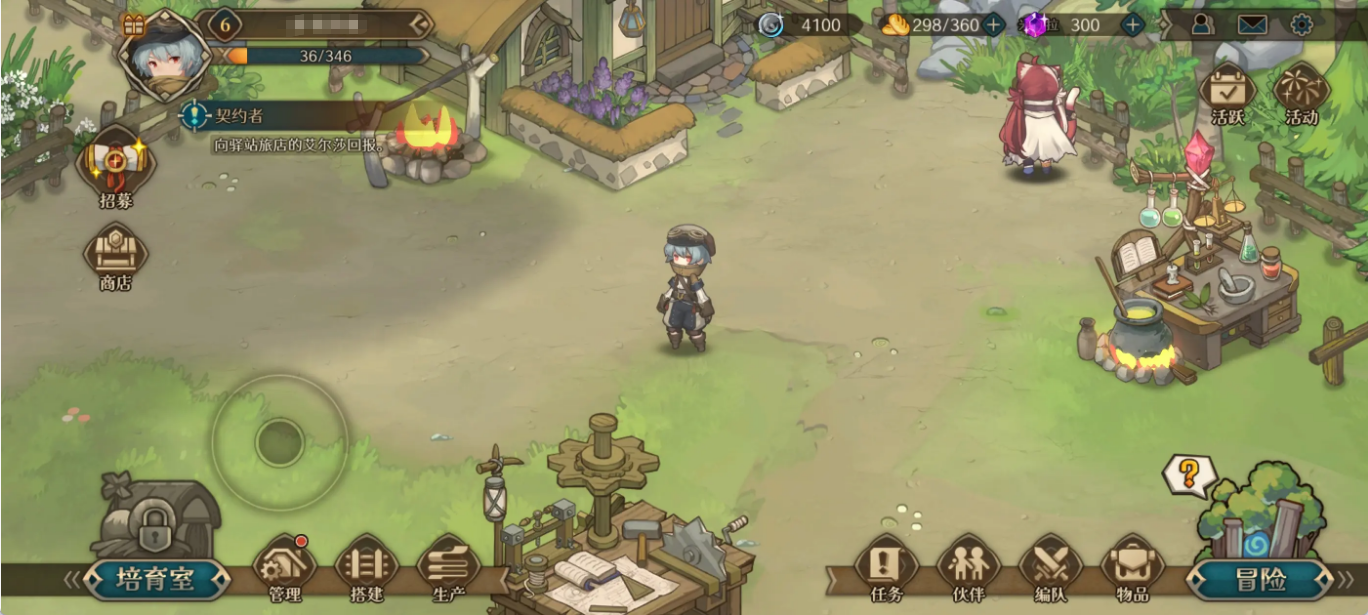Viewport: 1368px width, 615px height.
Task: Open the 任务 quest list
Action: [x=886, y=568]
